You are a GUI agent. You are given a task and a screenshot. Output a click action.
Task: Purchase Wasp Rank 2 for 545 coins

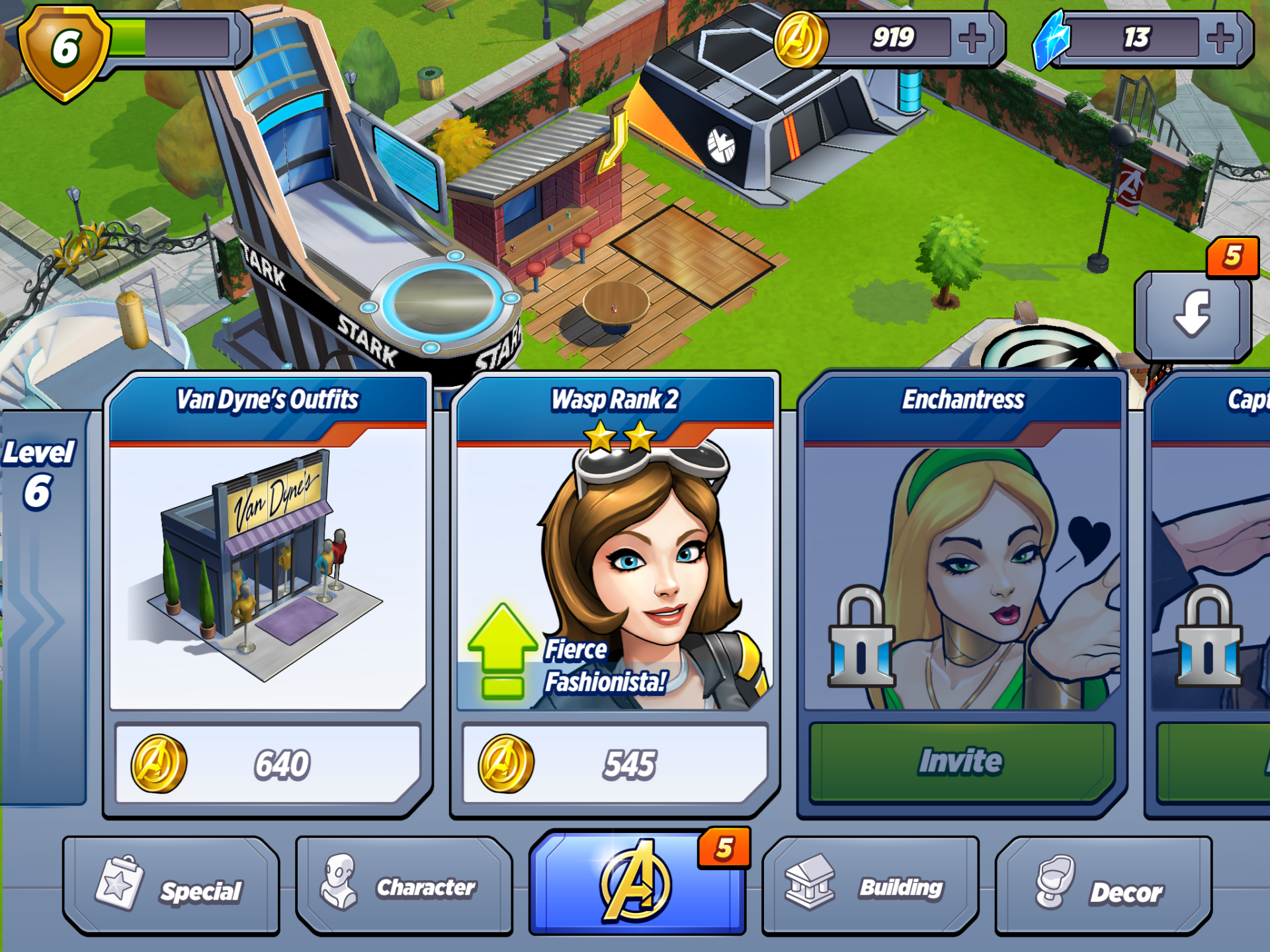[615, 764]
